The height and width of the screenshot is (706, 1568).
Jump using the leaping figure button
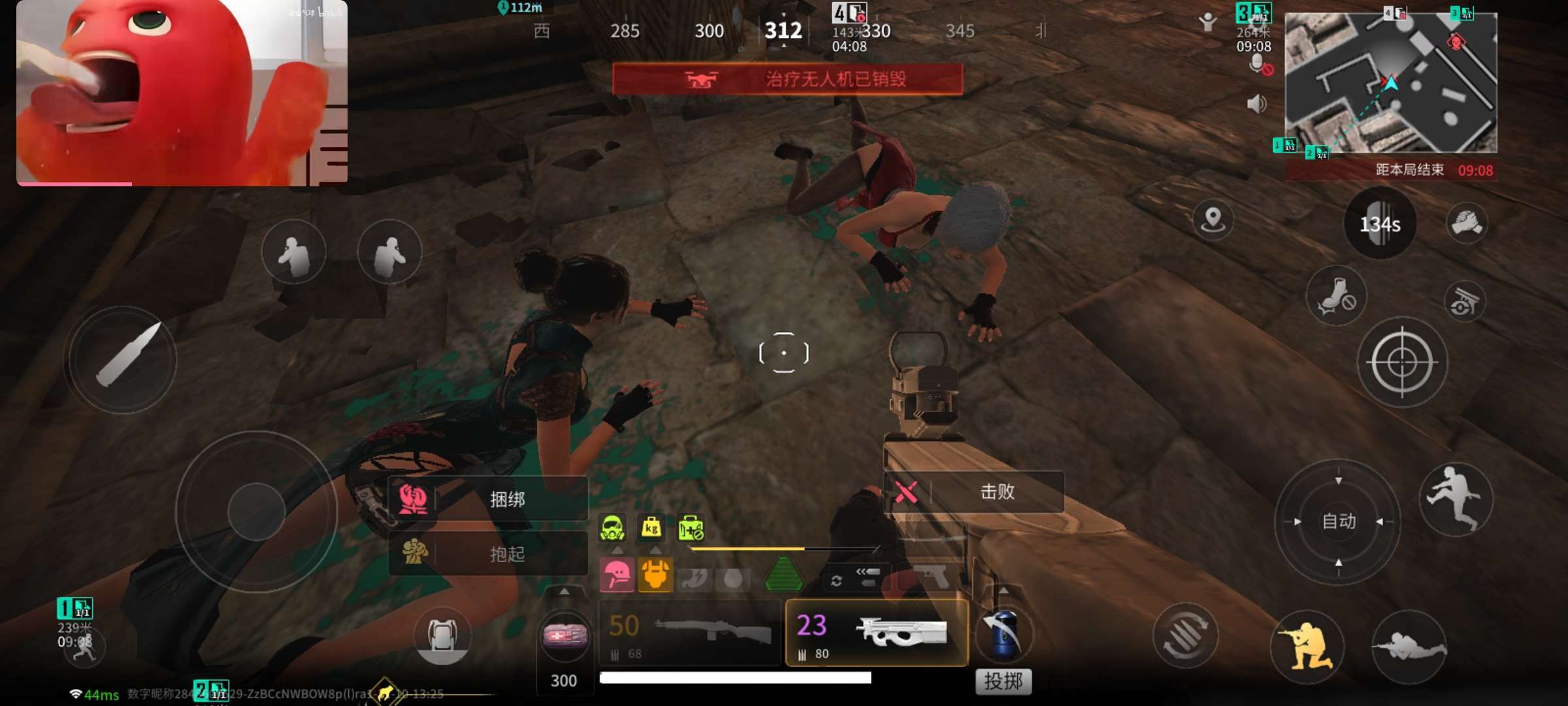click(1455, 499)
